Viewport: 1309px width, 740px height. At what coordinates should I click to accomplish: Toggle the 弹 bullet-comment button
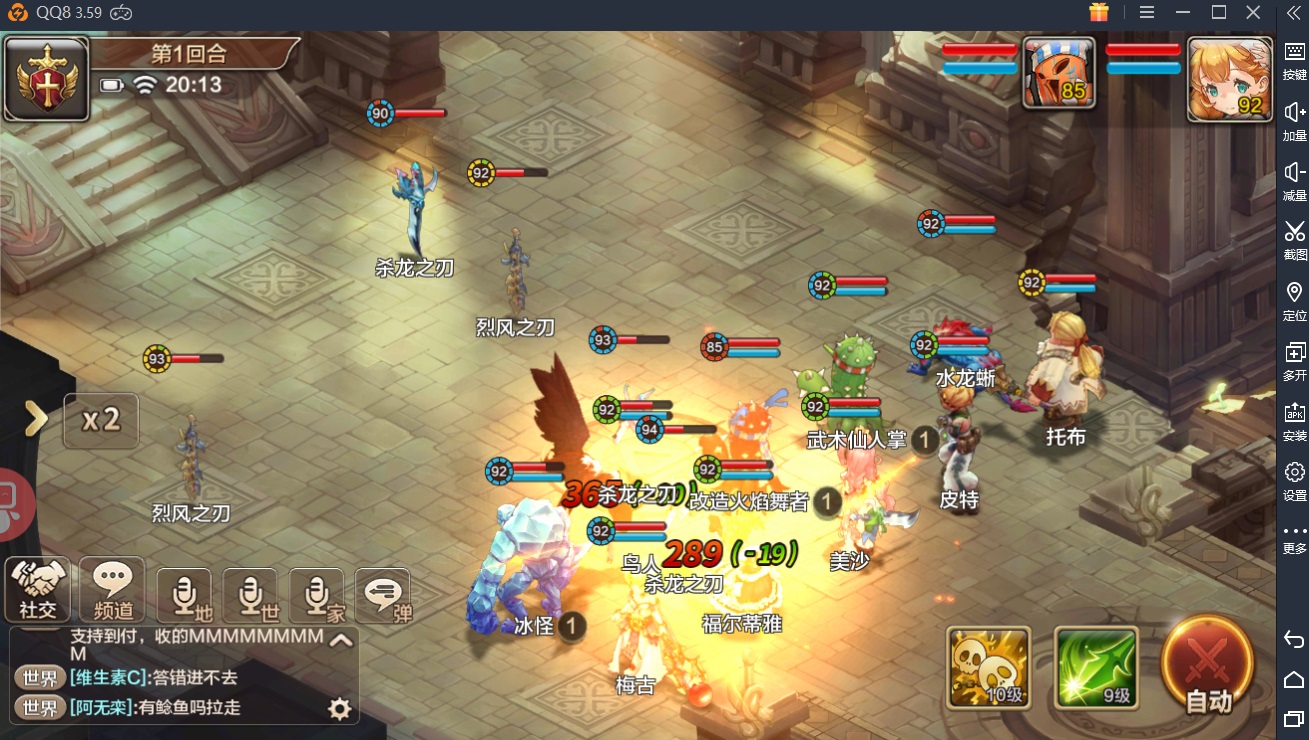click(383, 596)
